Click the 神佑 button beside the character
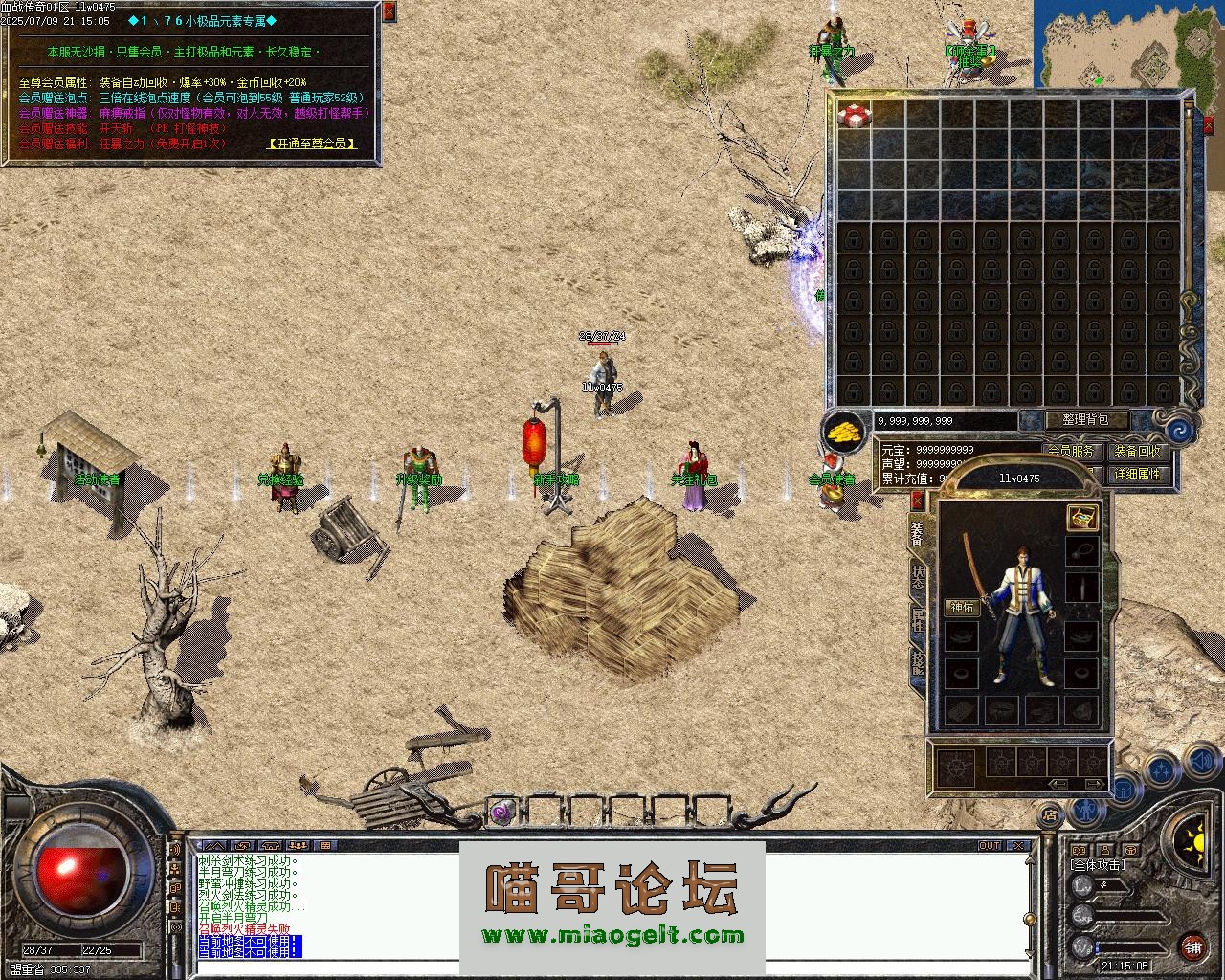The image size is (1225, 980). coord(961,607)
